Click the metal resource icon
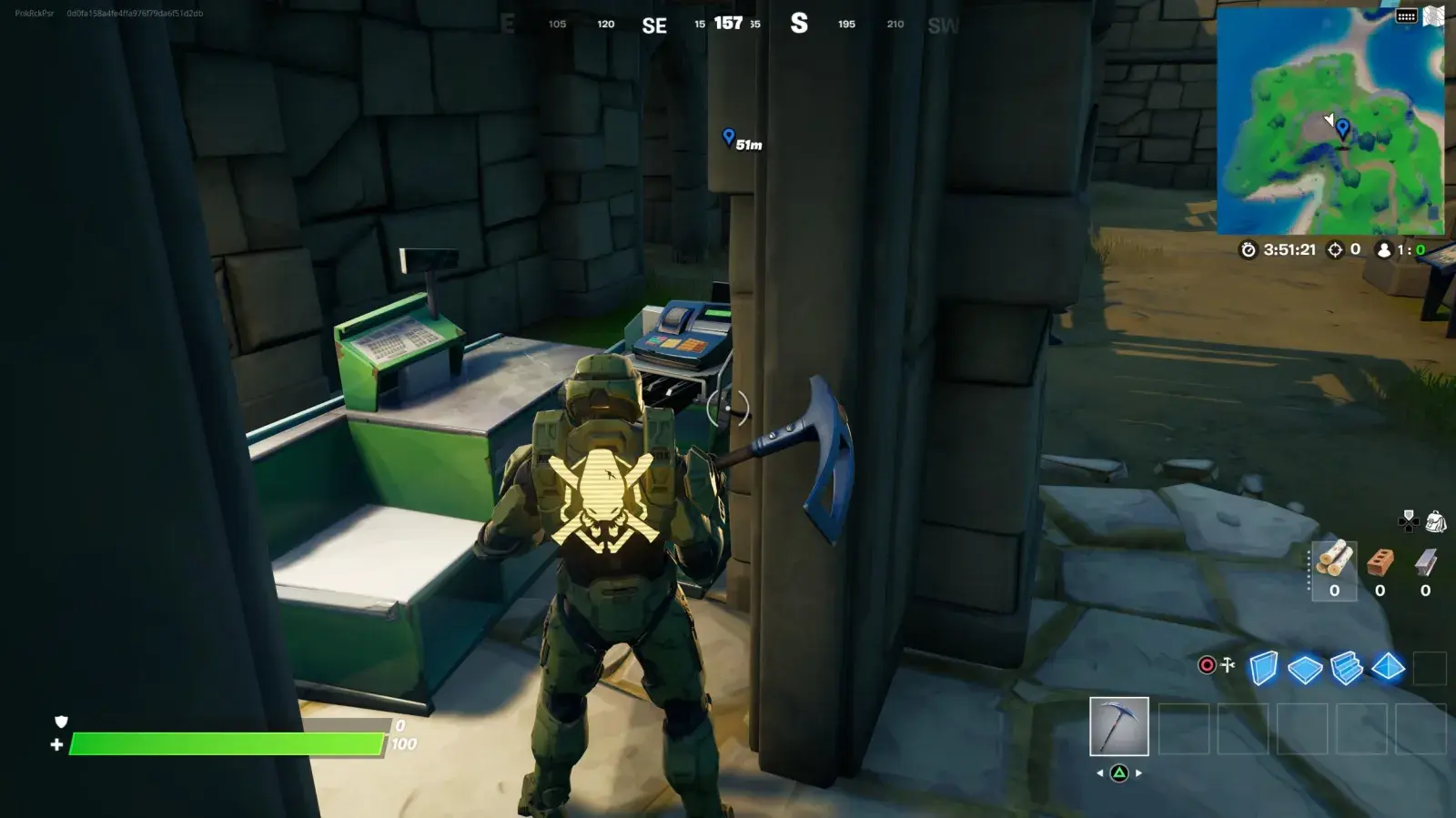 click(1425, 562)
